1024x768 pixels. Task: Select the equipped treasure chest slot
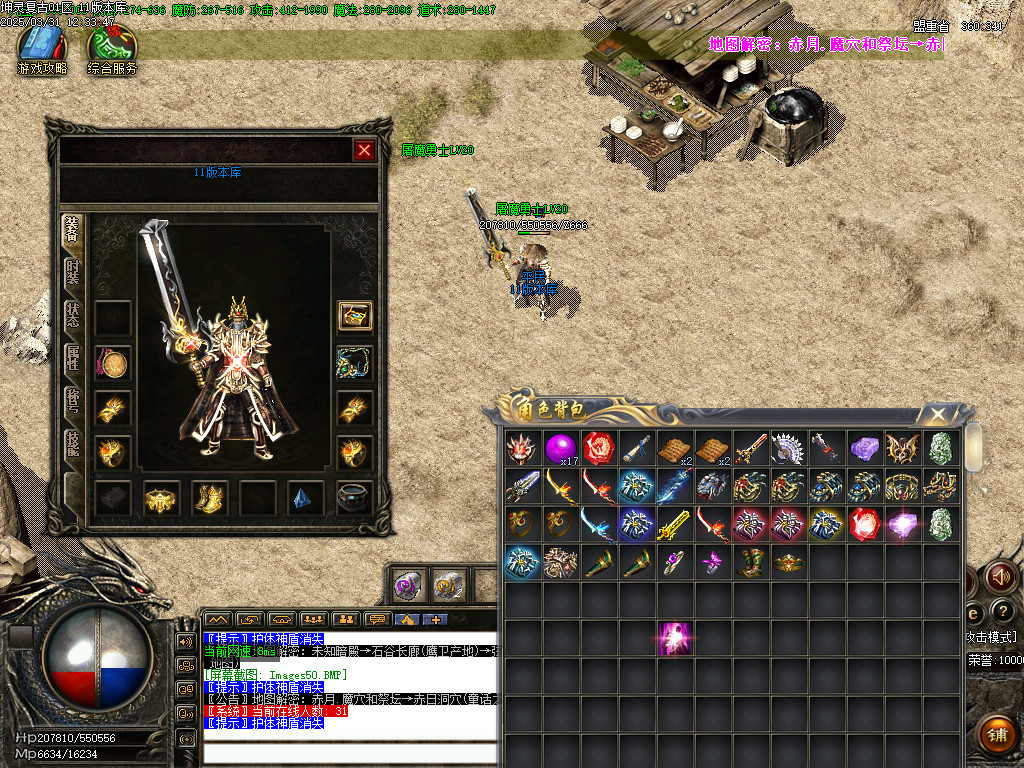pos(354,316)
